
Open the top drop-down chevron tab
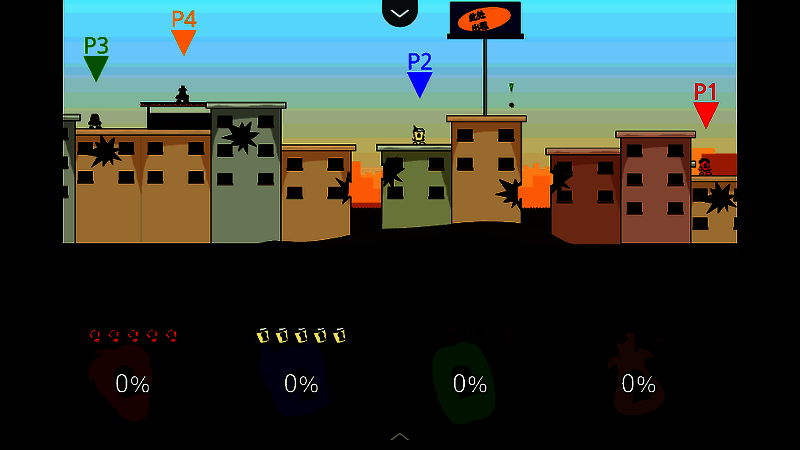click(x=400, y=12)
